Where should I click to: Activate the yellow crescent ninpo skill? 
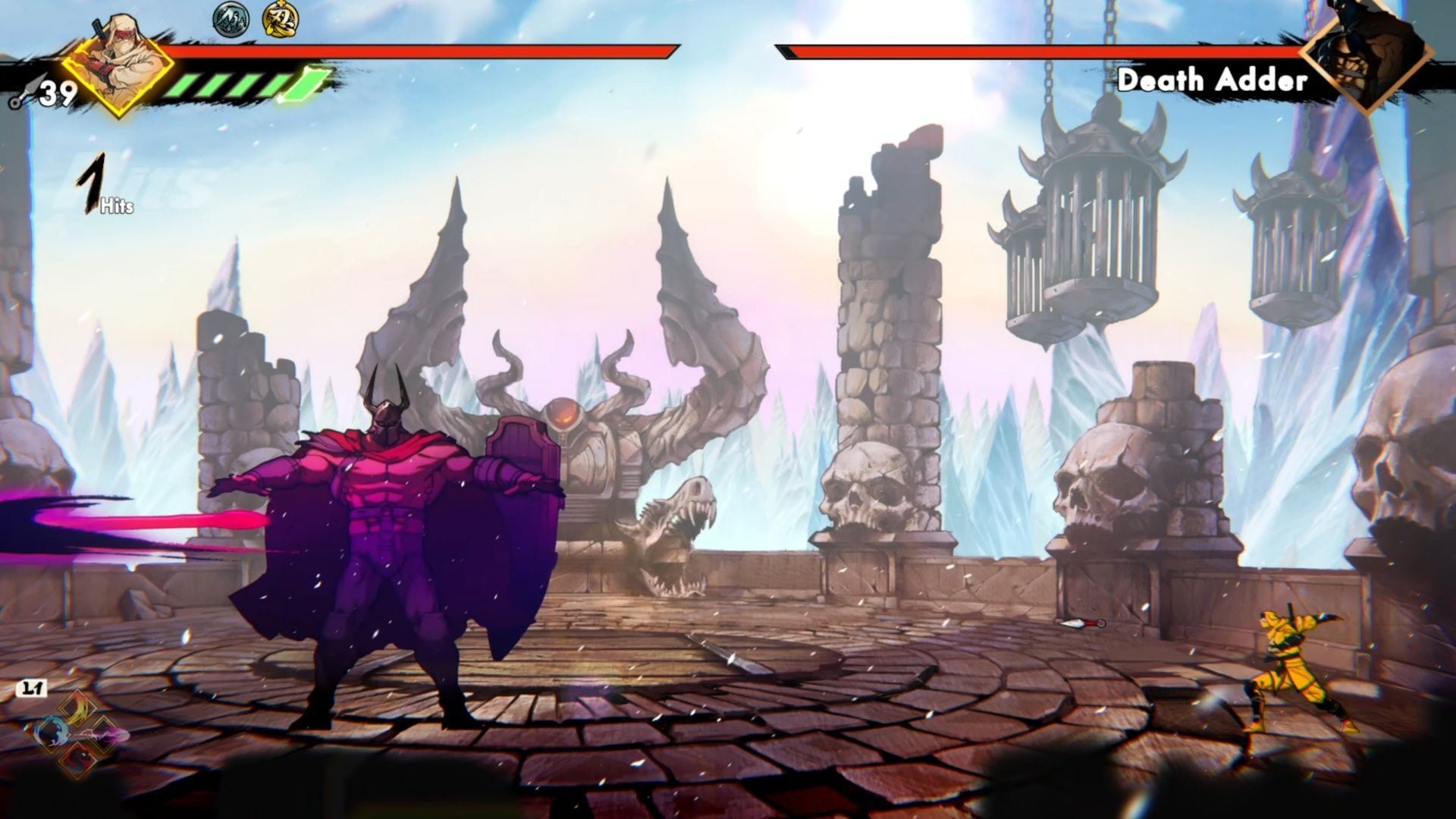click(x=78, y=710)
